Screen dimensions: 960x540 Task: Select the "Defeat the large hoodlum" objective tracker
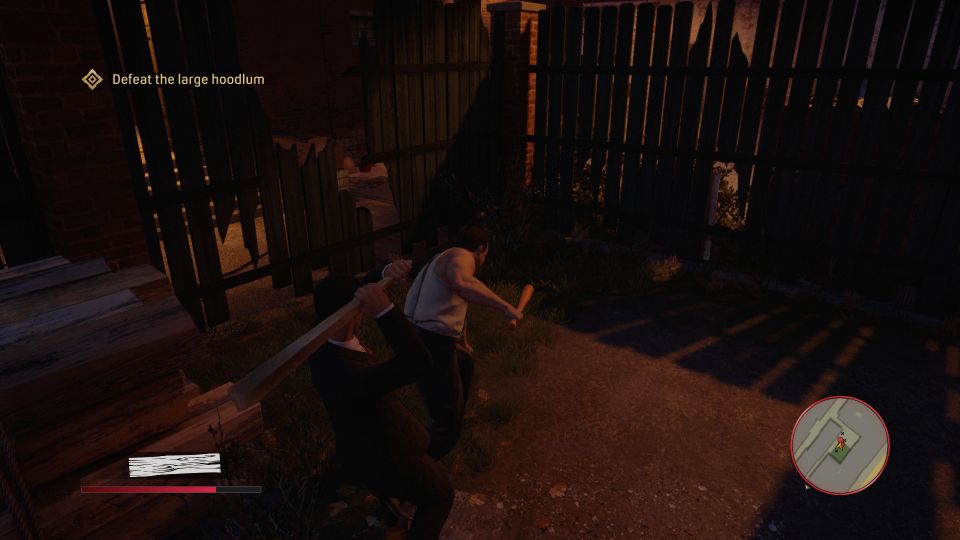click(x=175, y=79)
